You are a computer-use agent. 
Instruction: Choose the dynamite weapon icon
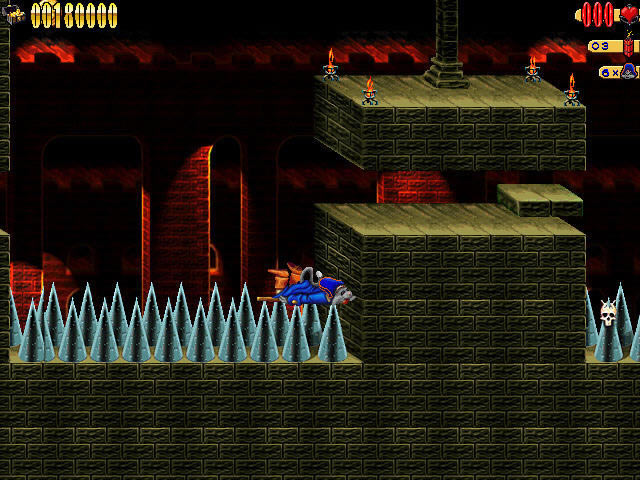628,44
